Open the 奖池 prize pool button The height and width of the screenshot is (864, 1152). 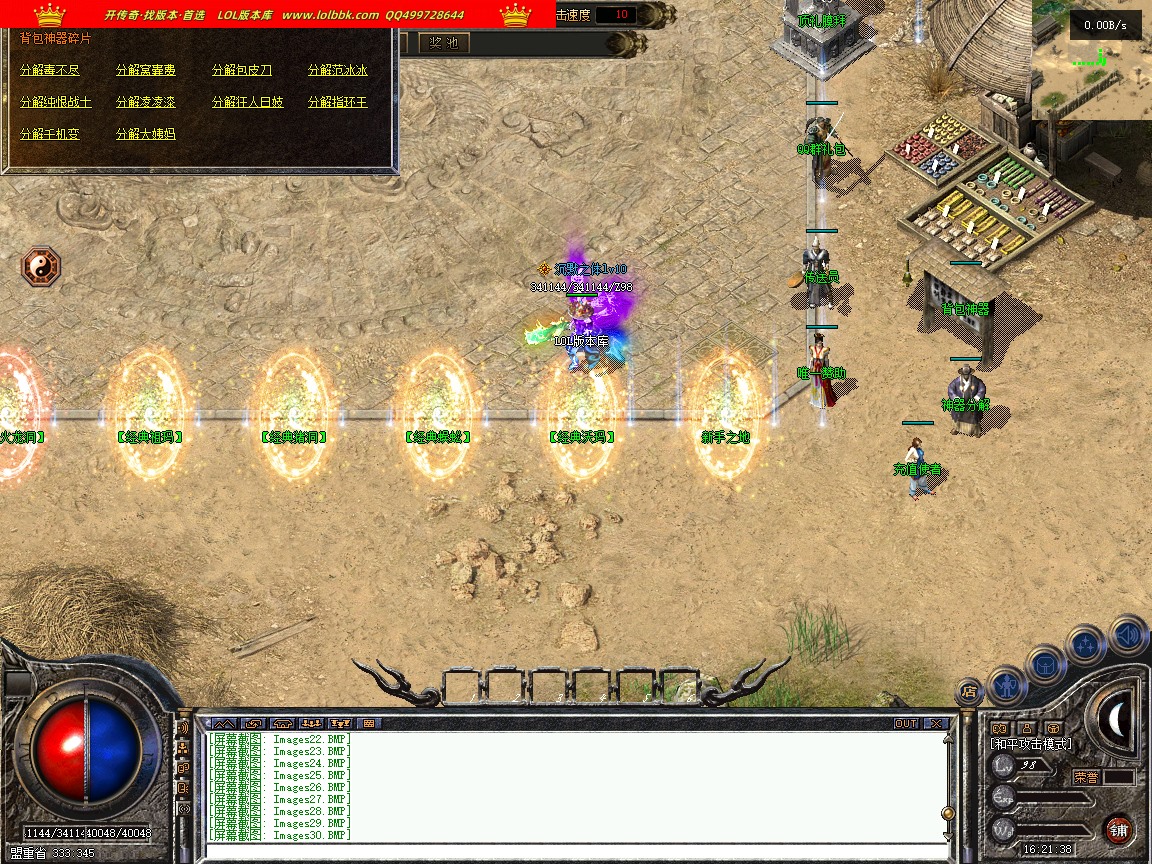442,43
